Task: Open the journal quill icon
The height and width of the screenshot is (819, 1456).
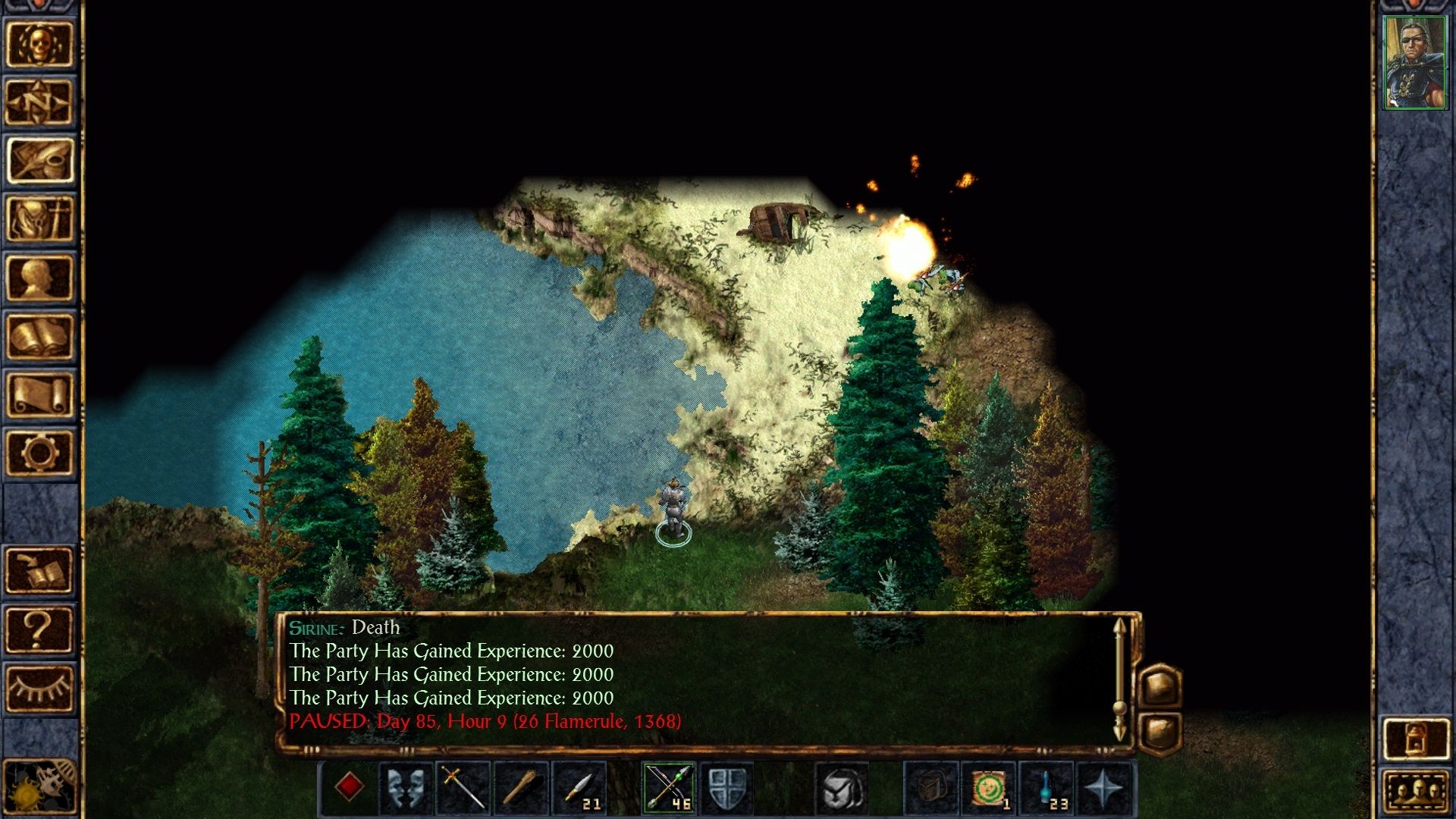Action: [39, 160]
